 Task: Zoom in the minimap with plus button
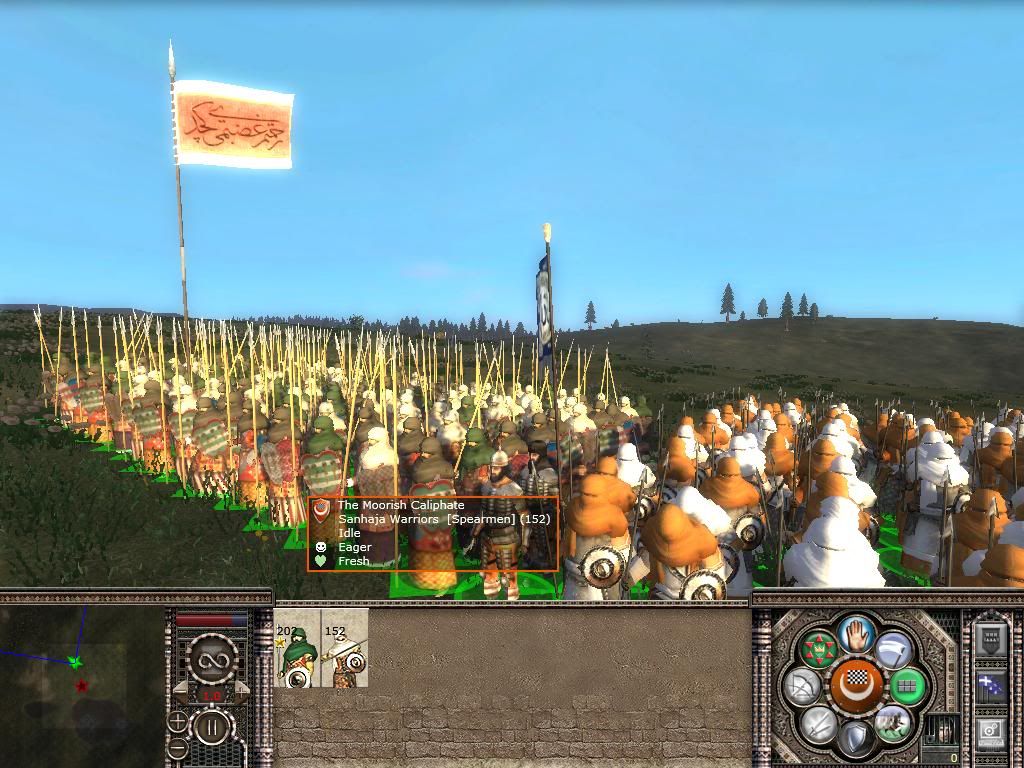177,722
